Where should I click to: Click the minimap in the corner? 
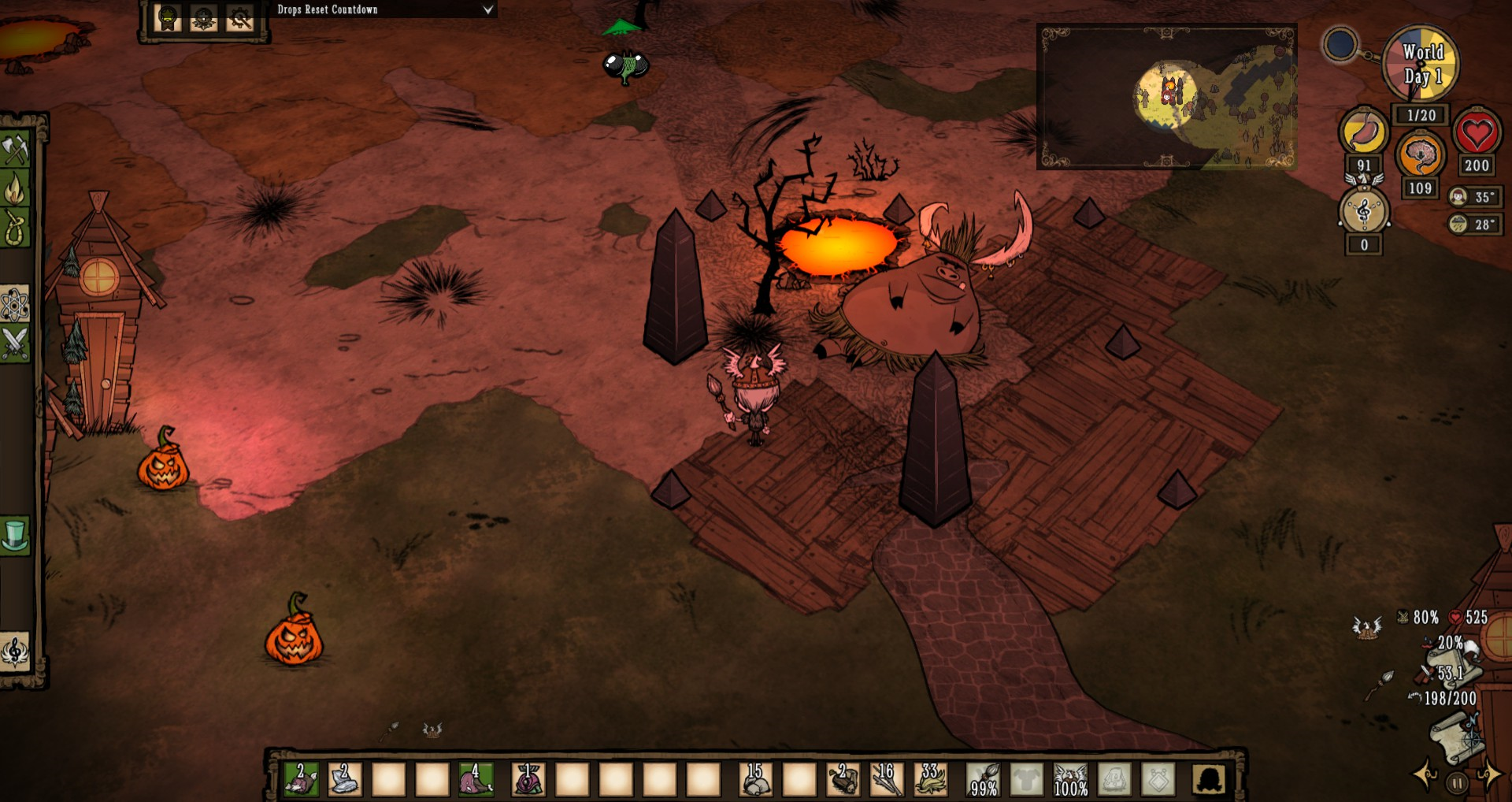click(x=1166, y=98)
